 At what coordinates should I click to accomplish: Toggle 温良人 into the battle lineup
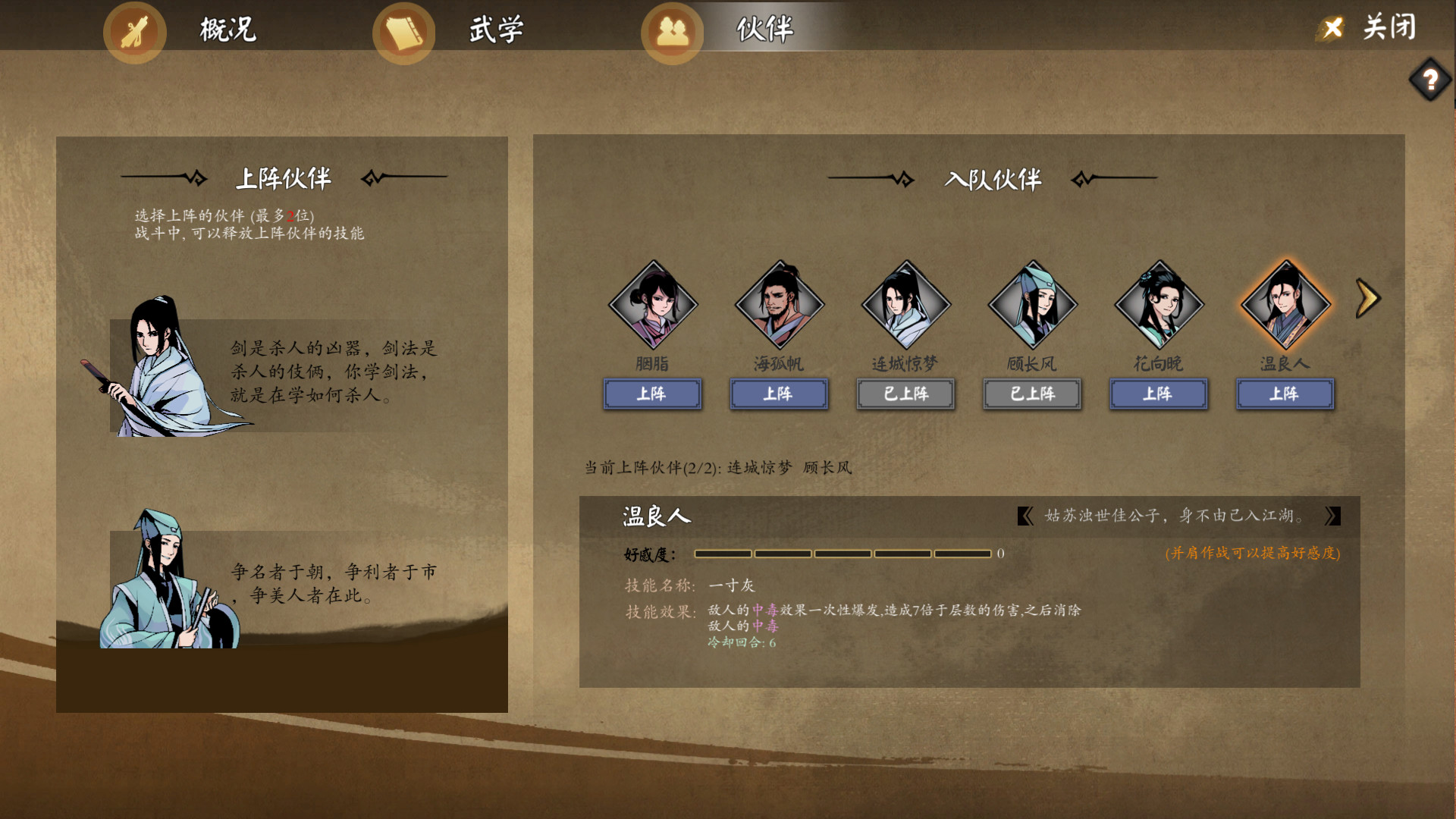point(1285,394)
